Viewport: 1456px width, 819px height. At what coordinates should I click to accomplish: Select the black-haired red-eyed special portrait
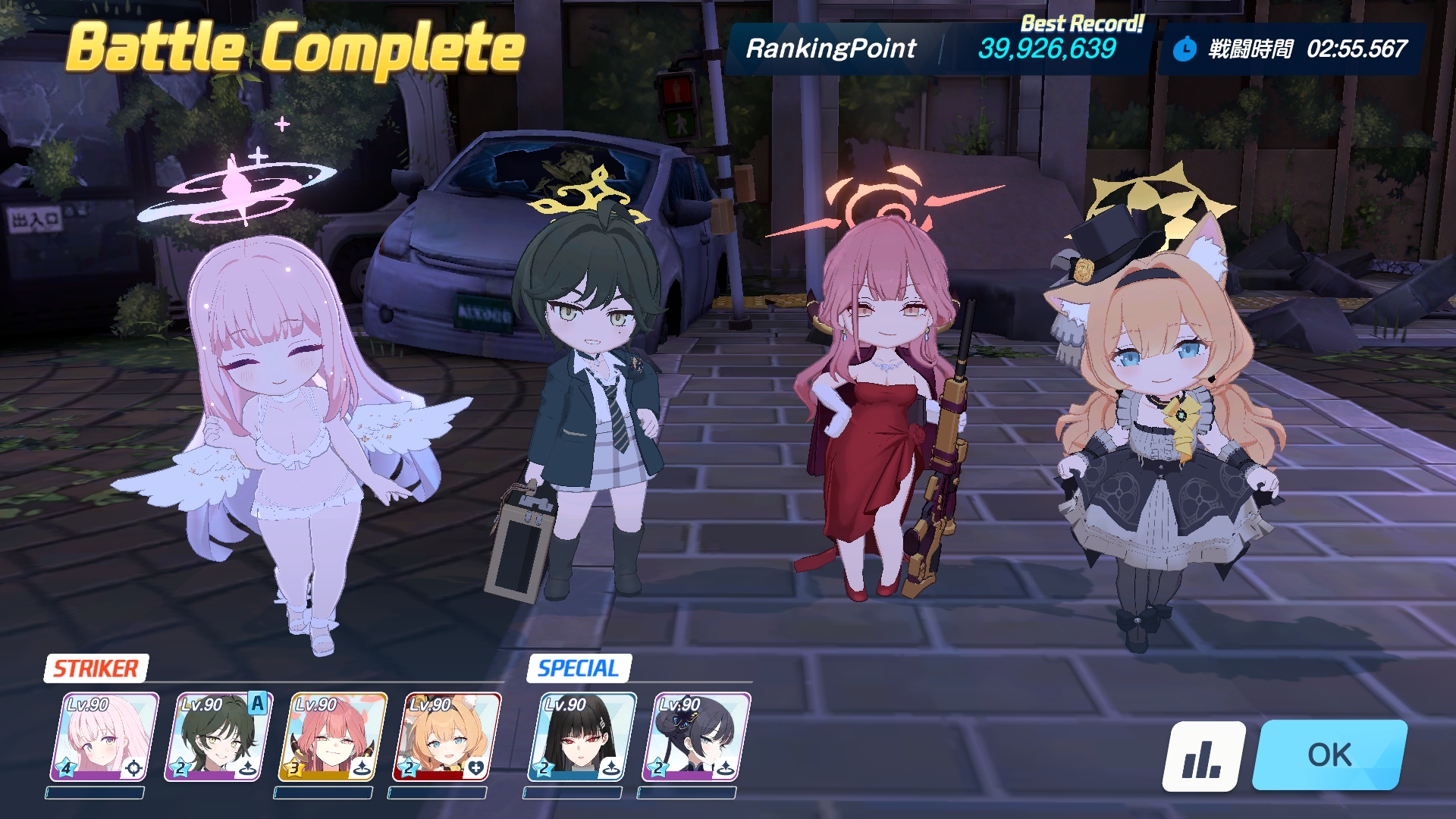pyautogui.click(x=582, y=736)
